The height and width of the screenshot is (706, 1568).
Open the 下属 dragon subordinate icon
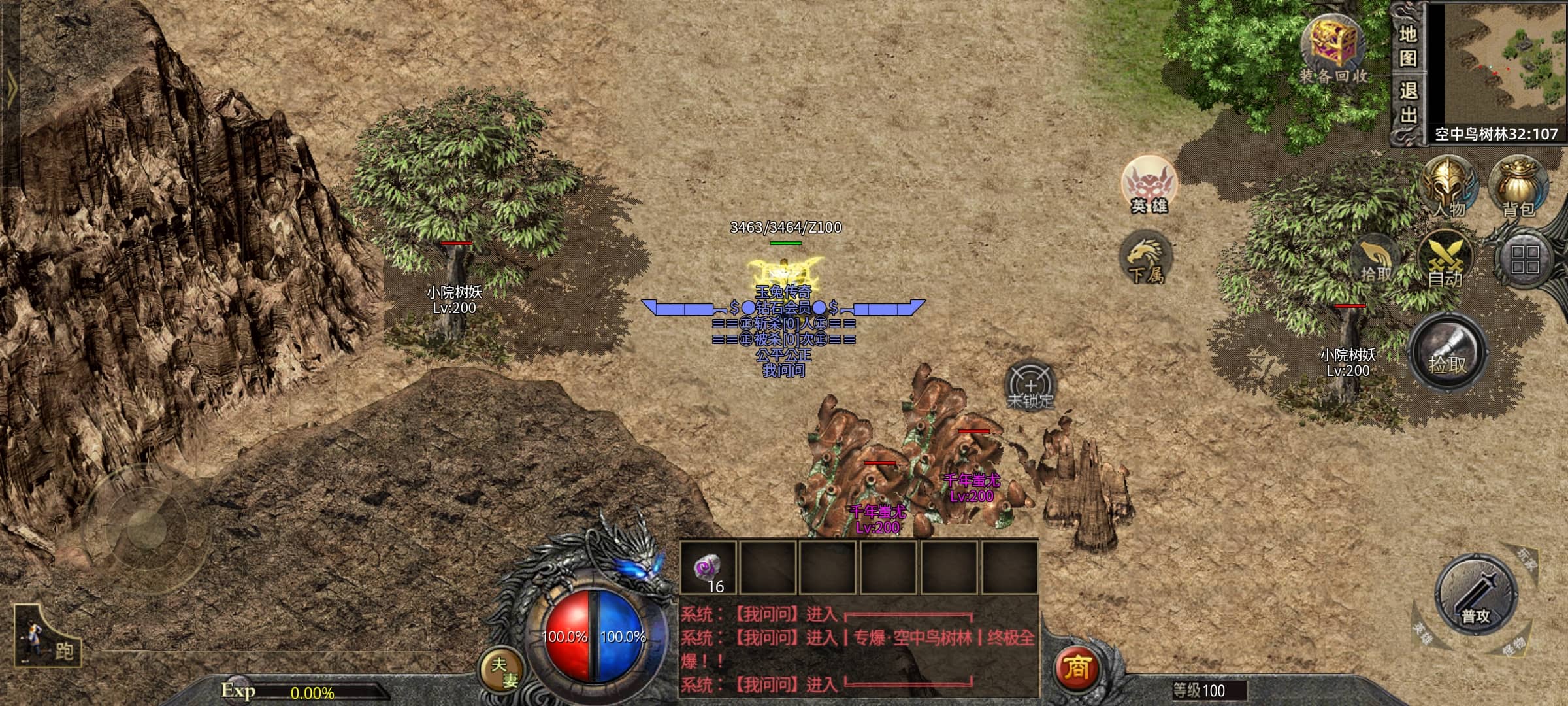click(x=1146, y=258)
